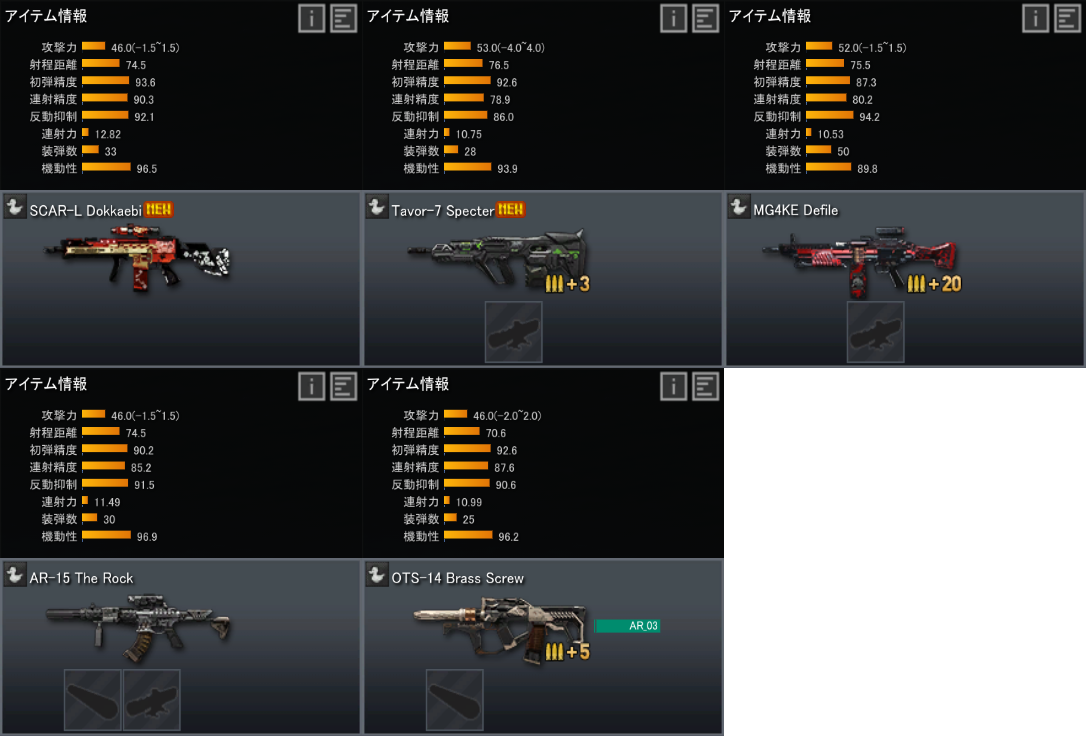Show the list view button above Tavor-7 Specter stats

click(x=705, y=18)
